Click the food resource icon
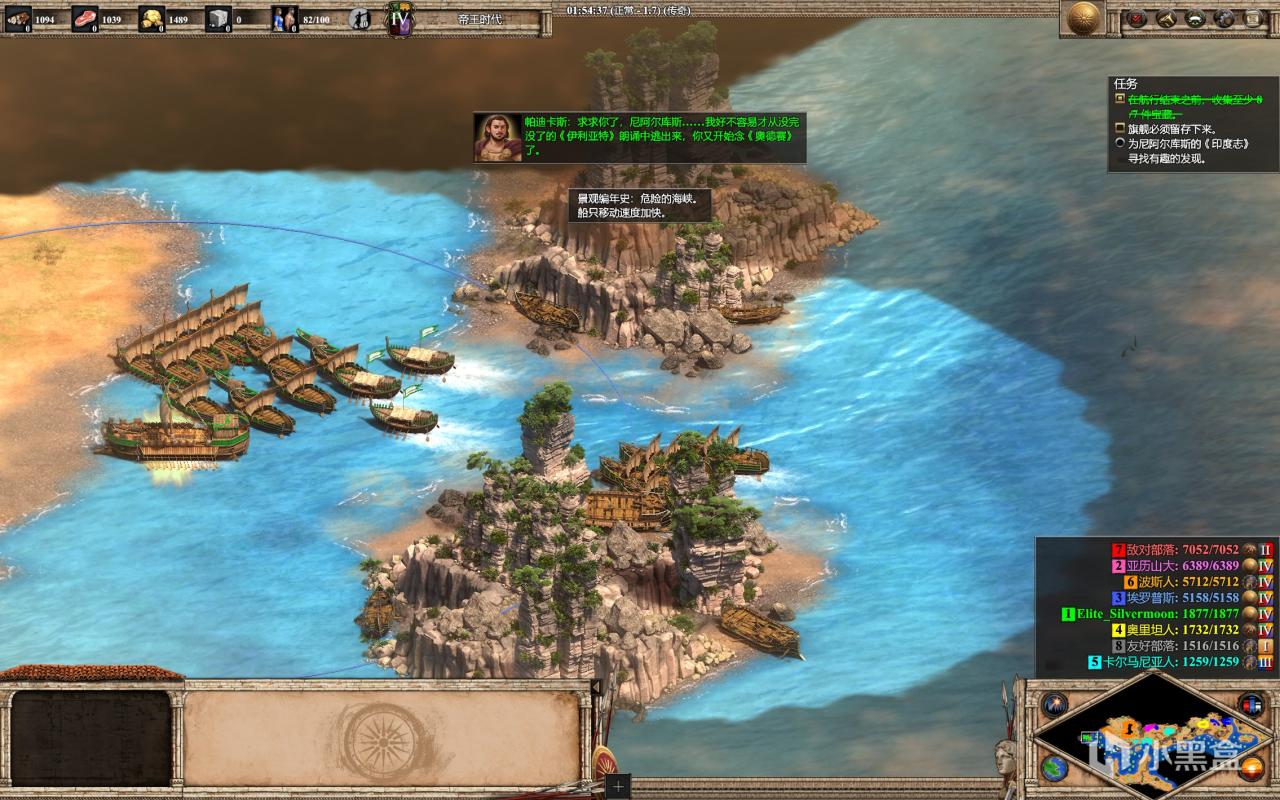 84,18
